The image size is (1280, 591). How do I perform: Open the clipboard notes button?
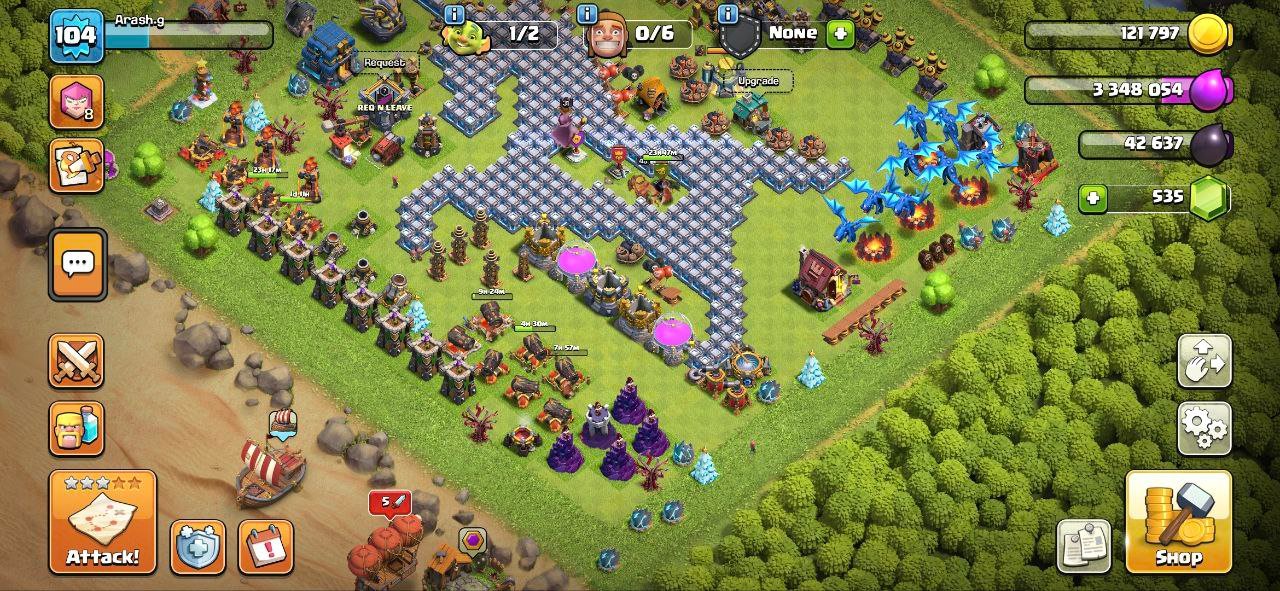tap(1083, 546)
